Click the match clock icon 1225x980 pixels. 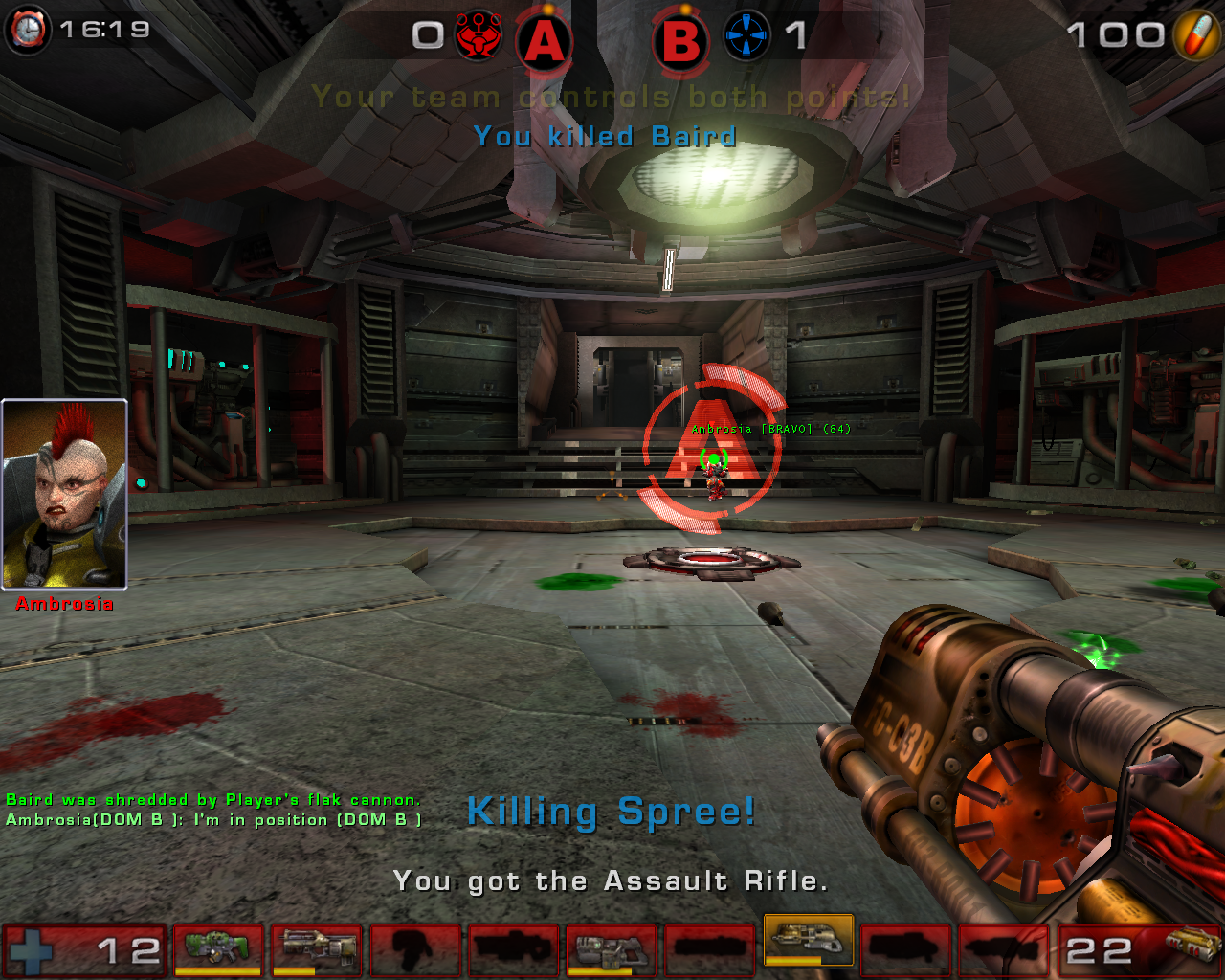[28, 30]
